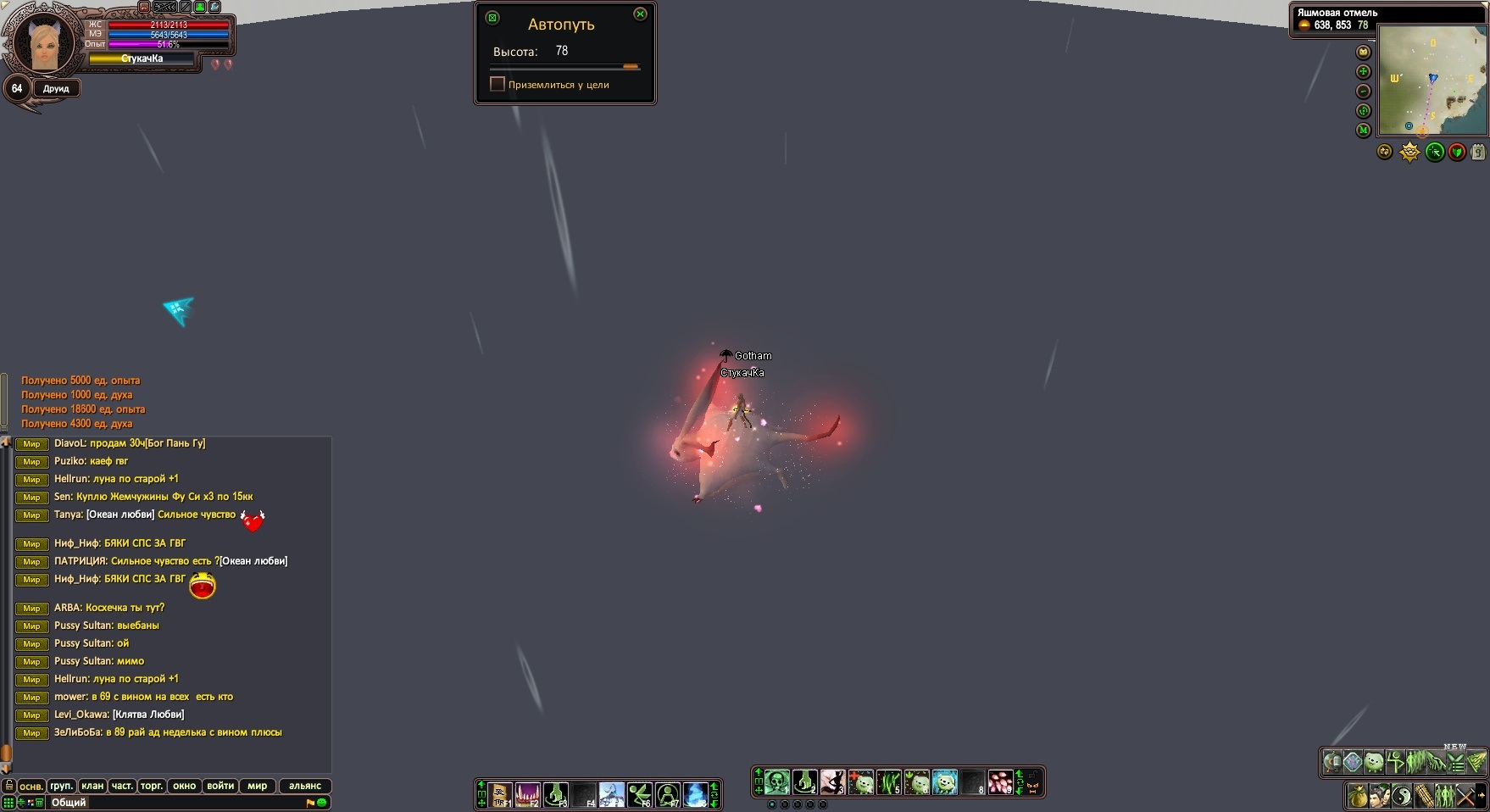Viewport: 1490px width, 812px height.
Task: Select the альянс chat tab
Action: click(304, 786)
